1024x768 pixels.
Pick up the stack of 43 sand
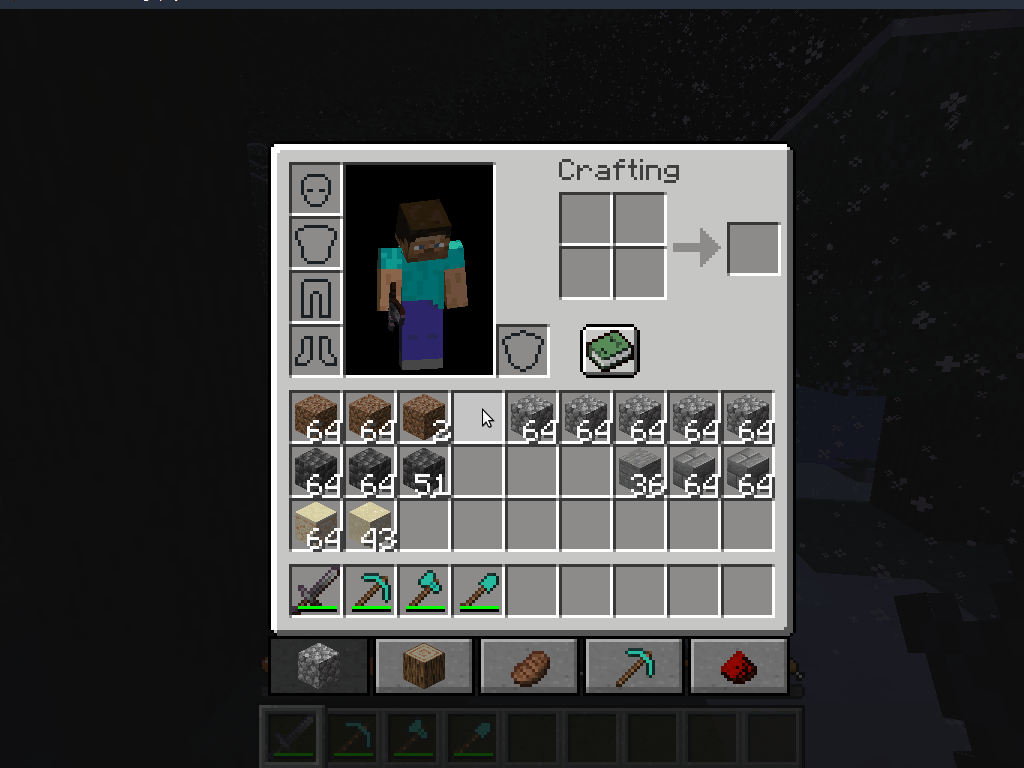[369, 526]
